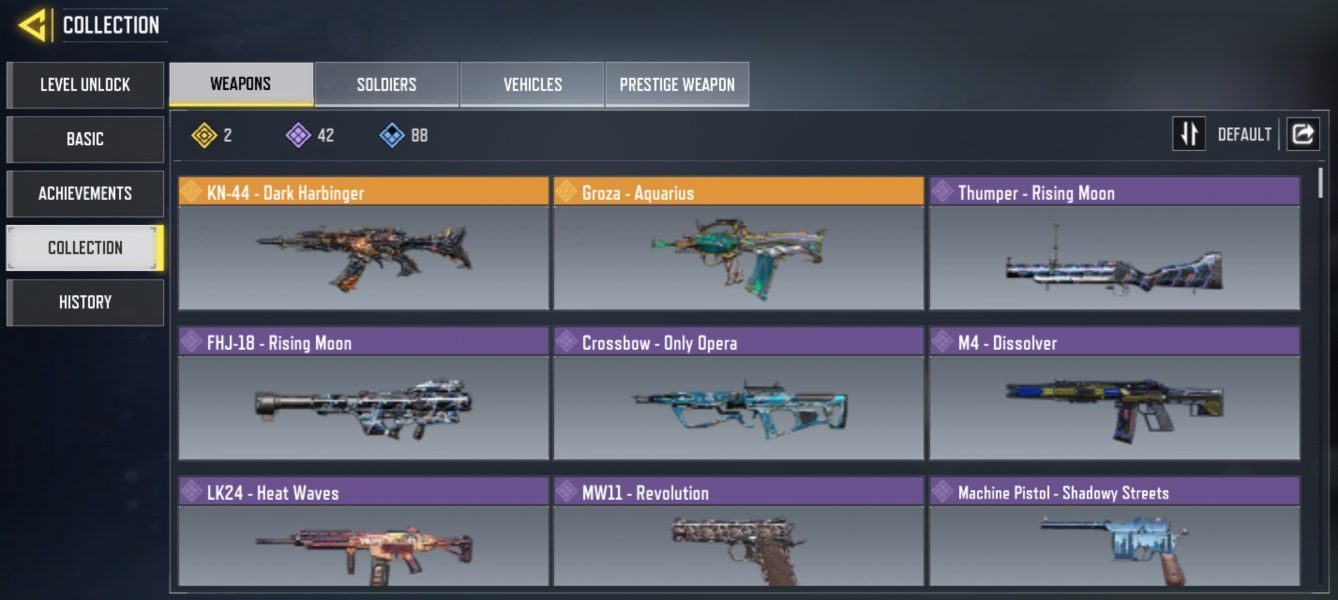The height and width of the screenshot is (600, 1338).
Task: Choose the M4 Dissolver weapon card
Action: (1114, 394)
